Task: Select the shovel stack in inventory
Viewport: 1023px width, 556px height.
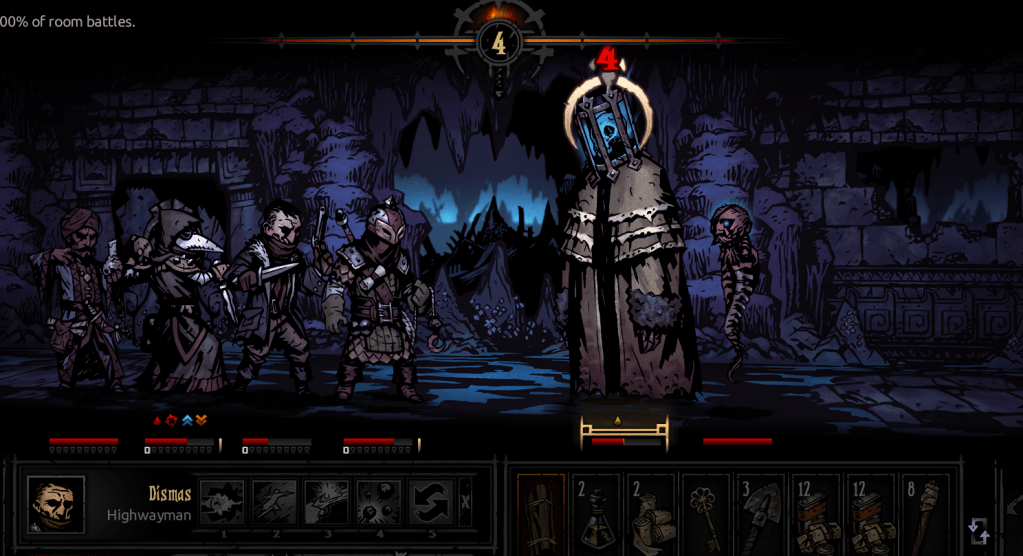Action: point(760,514)
